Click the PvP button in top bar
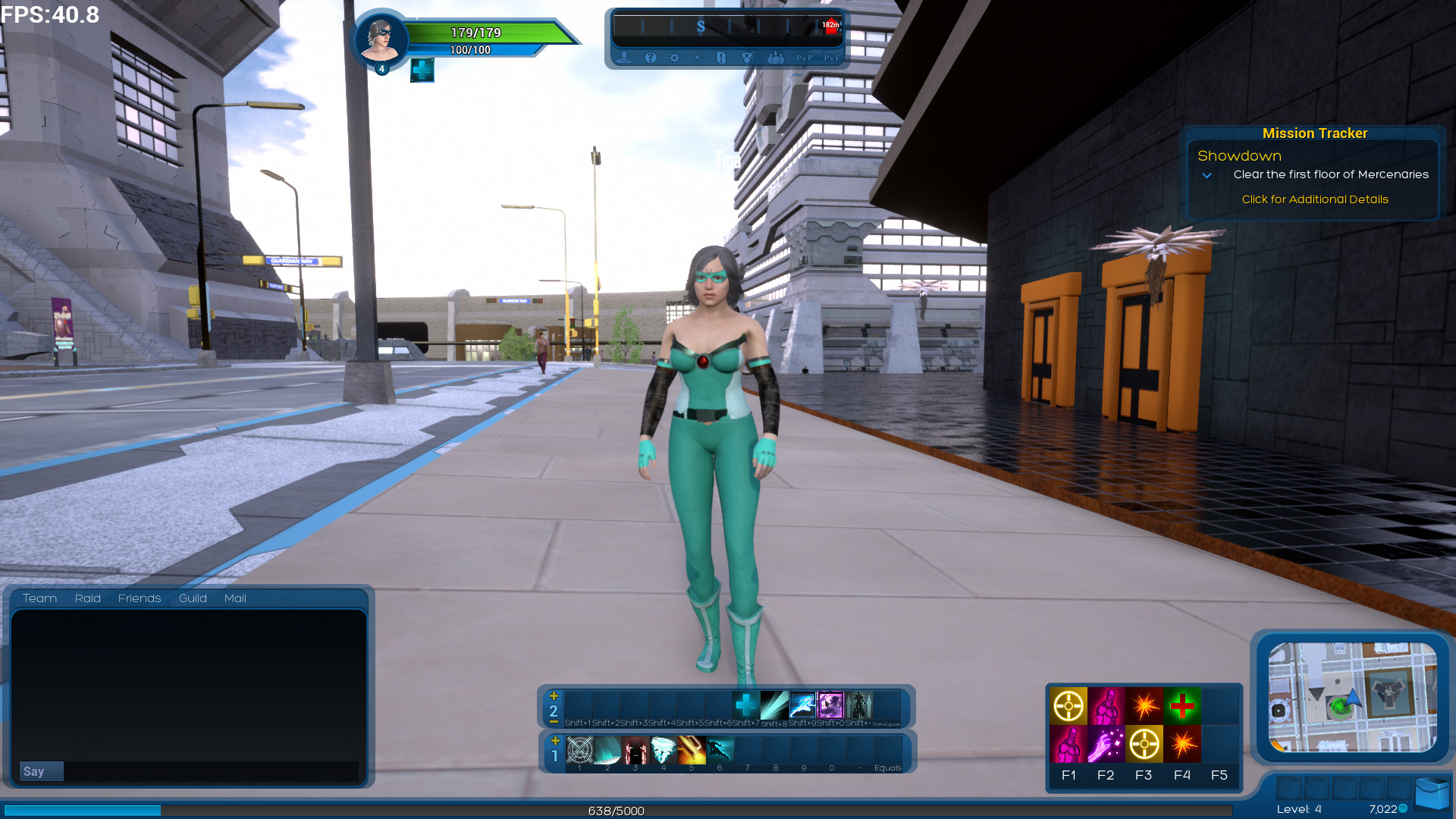This screenshot has width=1456, height=819. 805,58
